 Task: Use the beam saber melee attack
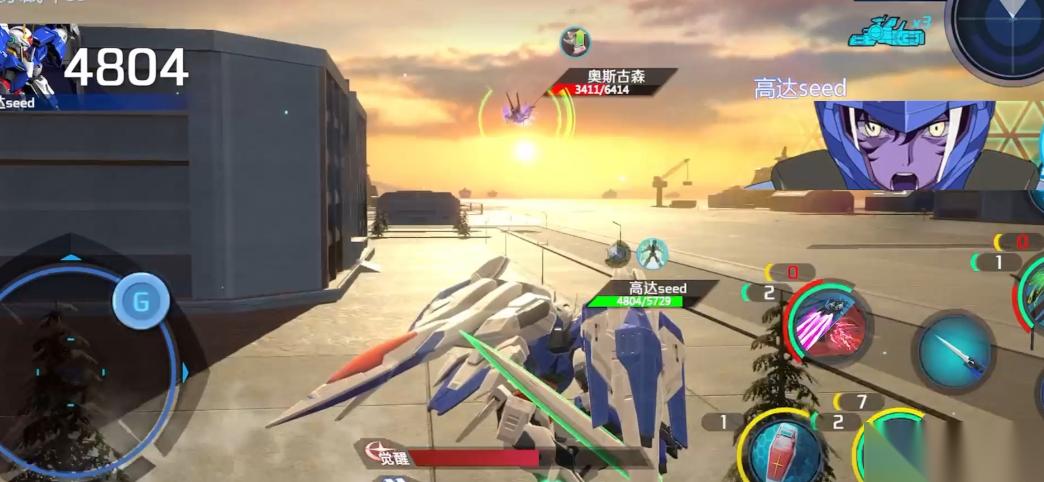click(953, 350)
